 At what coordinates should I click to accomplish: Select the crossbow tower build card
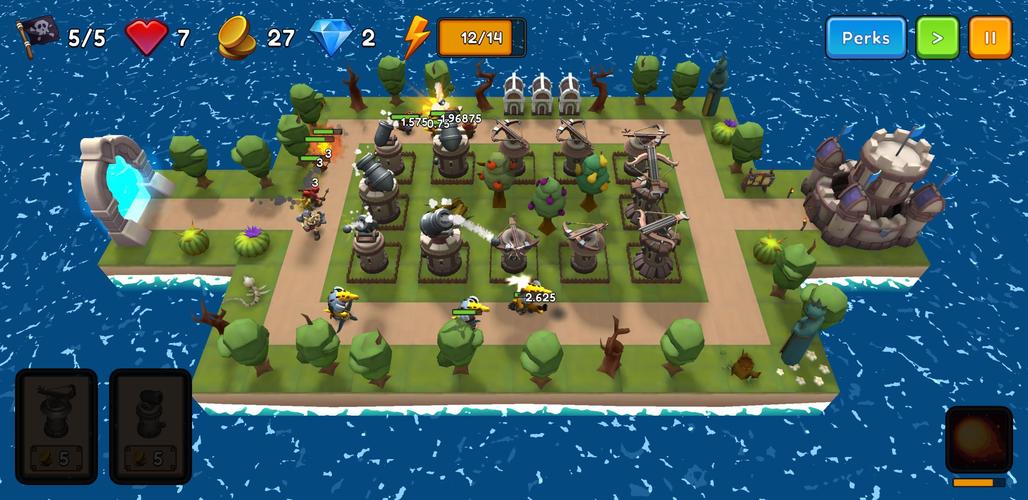click(x=56, y=425)
